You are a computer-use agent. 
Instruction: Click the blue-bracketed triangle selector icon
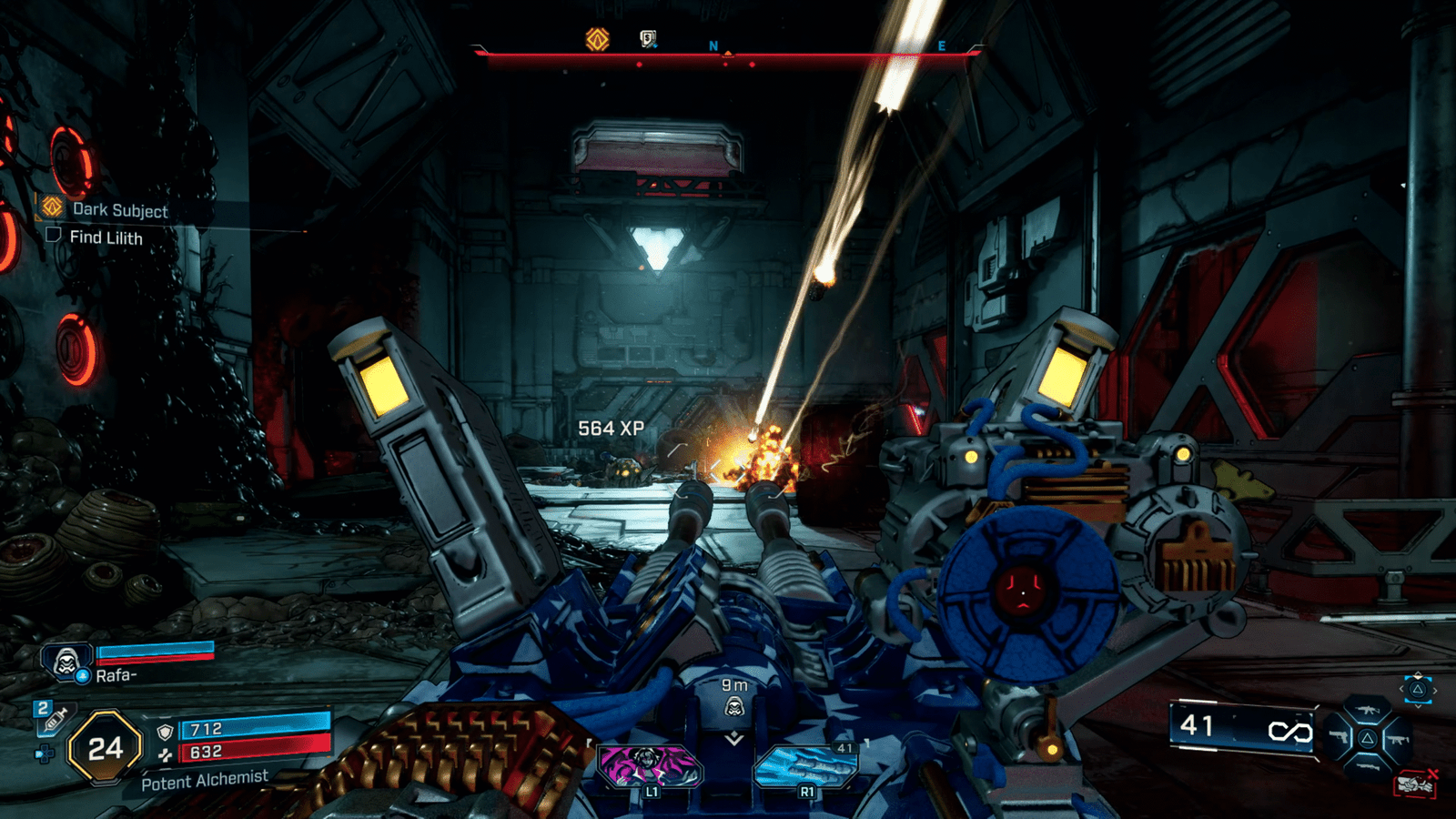[1418, 690]
